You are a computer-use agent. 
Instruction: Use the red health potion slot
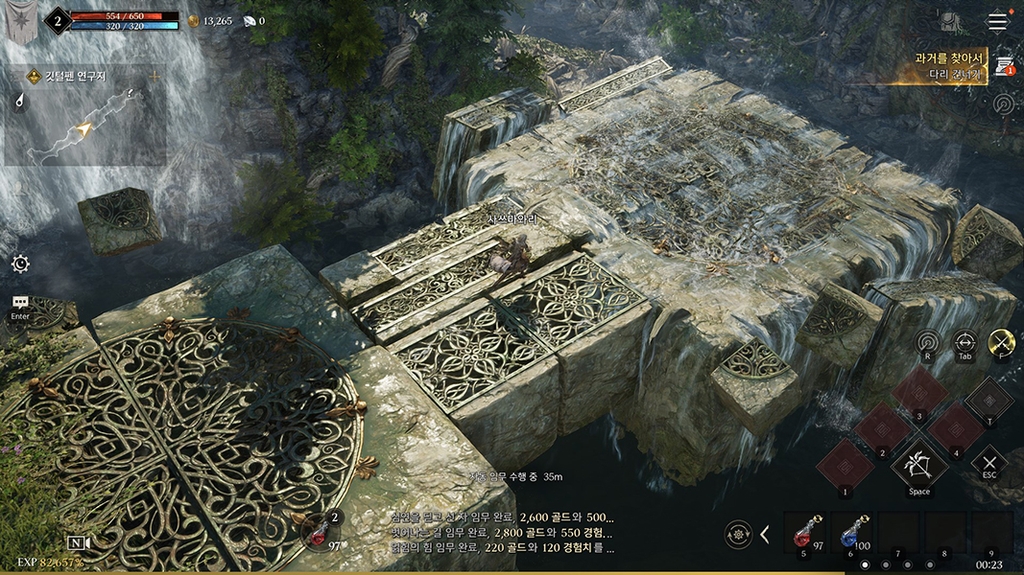804,532
